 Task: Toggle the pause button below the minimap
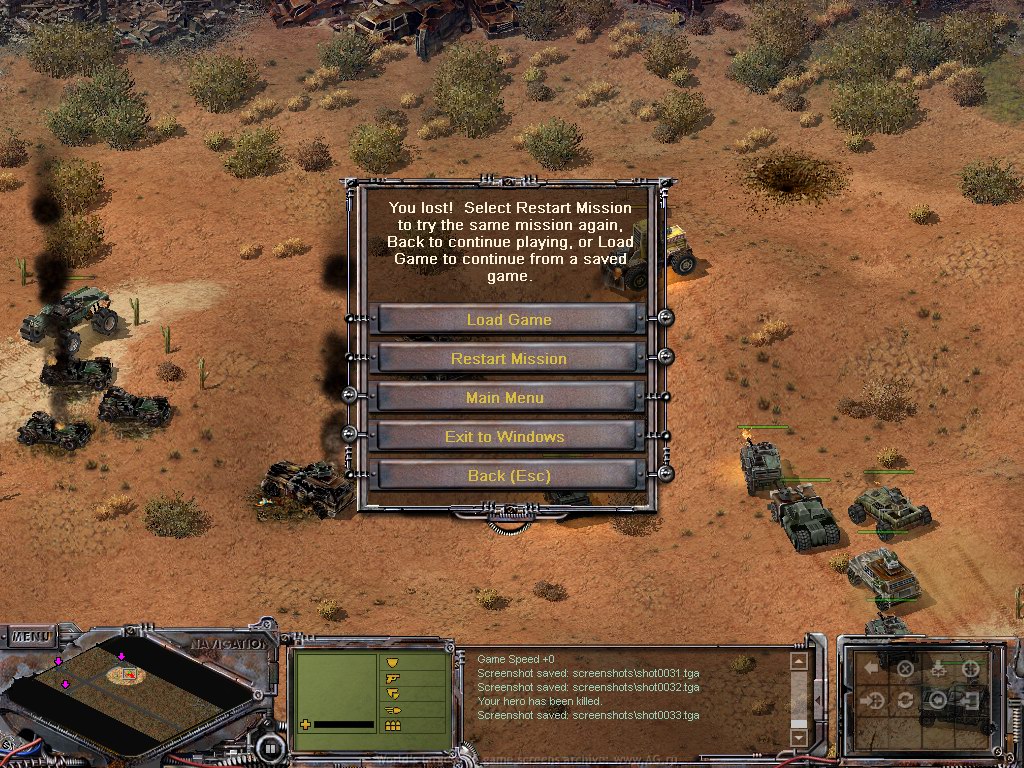click(x=269, y=747)
